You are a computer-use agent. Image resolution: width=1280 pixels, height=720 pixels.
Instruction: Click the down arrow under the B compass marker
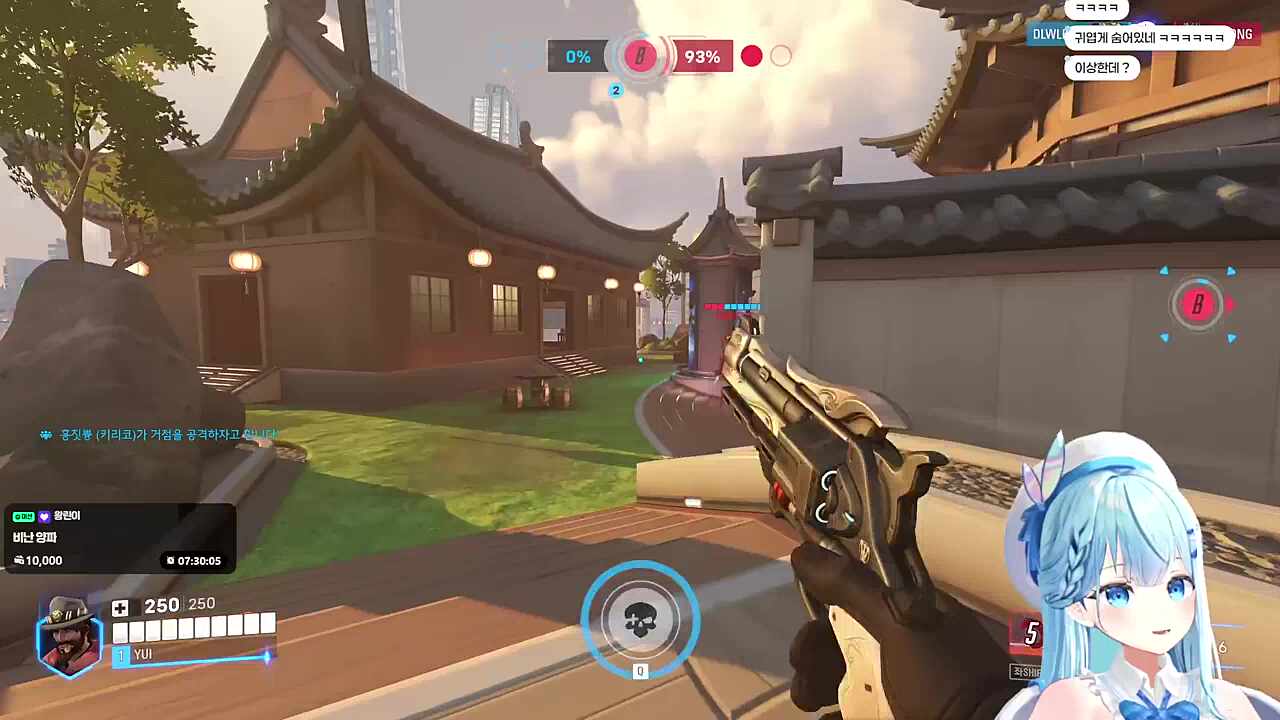(1166, 338)
